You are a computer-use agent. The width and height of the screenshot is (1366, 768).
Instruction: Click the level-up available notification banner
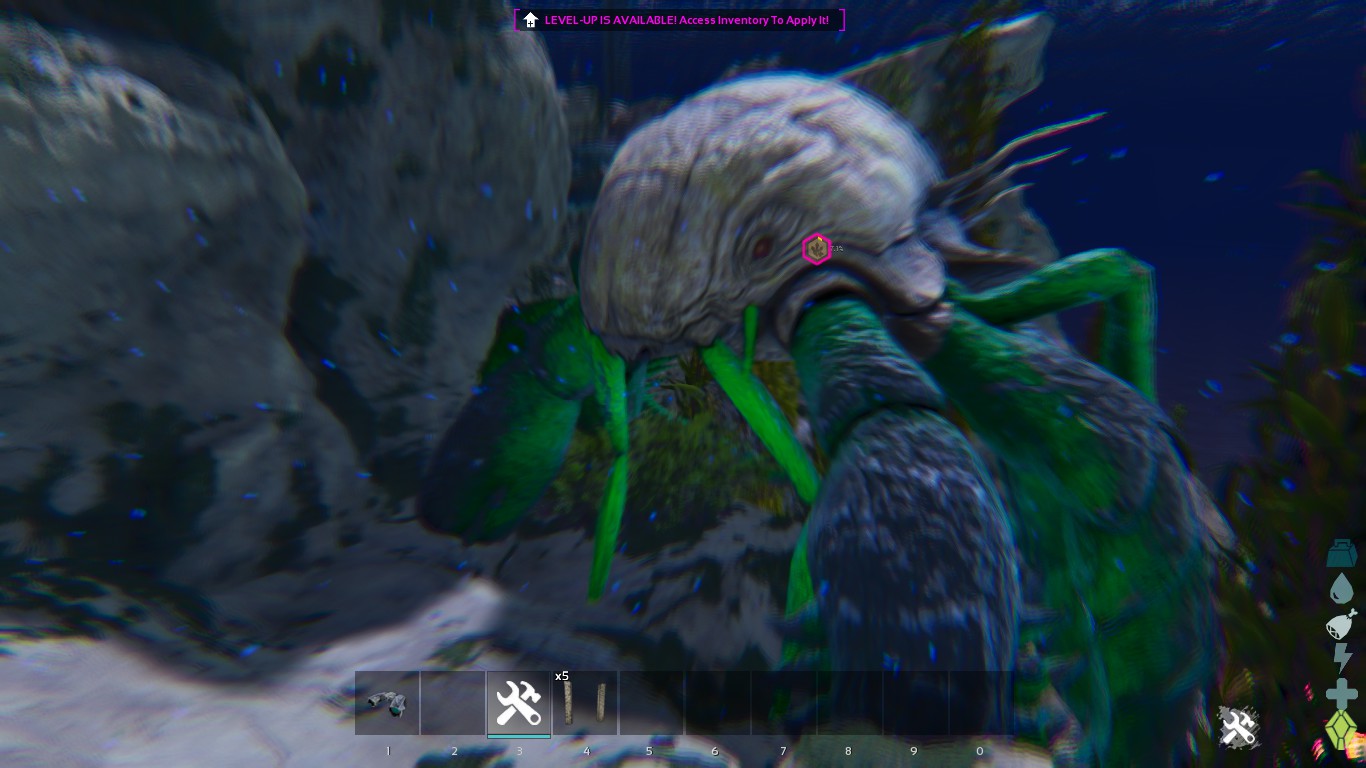[680, 20]
